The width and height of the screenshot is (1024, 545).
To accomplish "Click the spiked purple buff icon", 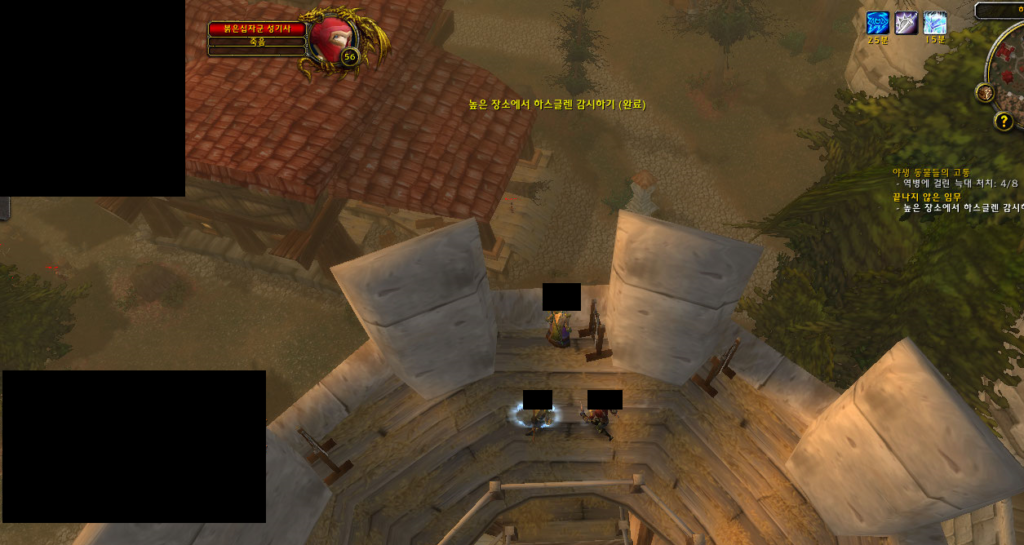I will click(x=906, y=23).
